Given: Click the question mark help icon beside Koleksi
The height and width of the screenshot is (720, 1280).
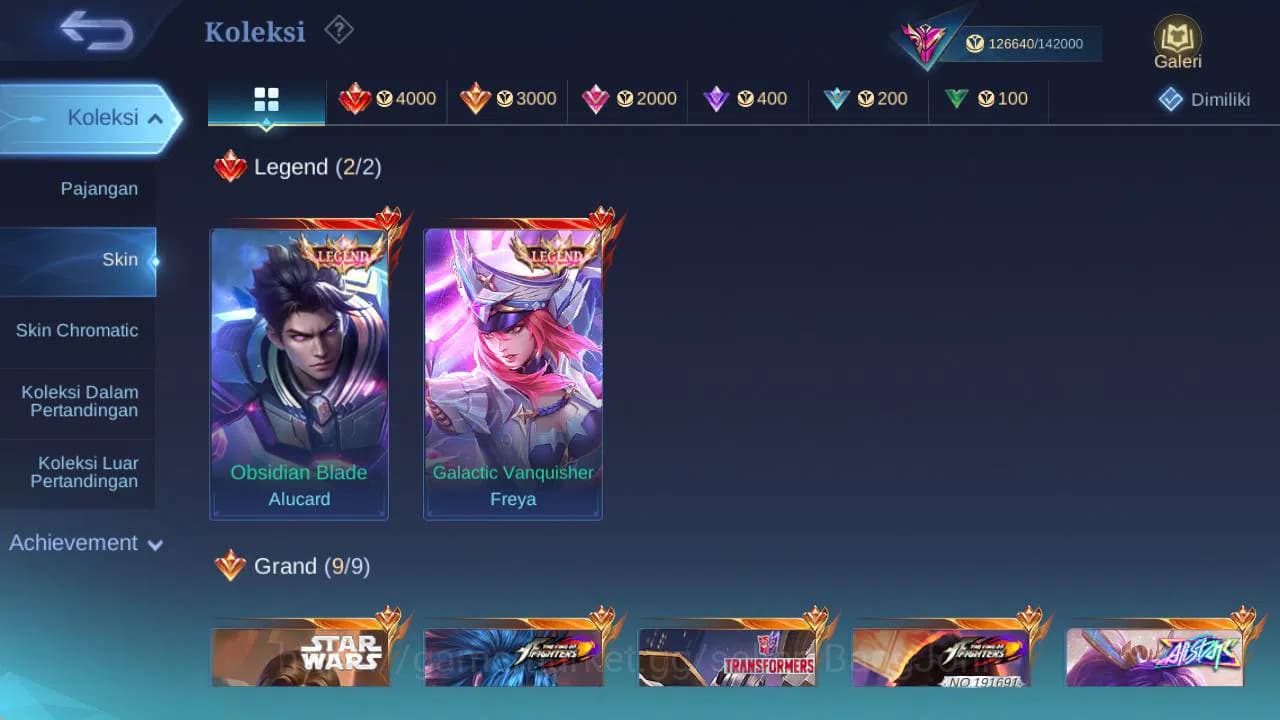Looking at the screenshot, I should click(x=338, y=30).
